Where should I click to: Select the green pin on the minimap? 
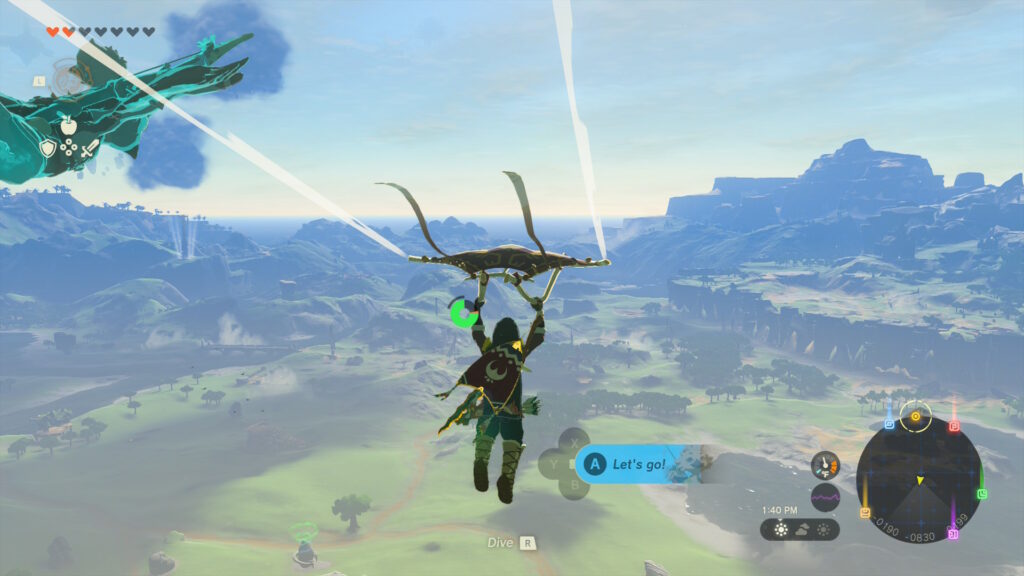(982, 493)
